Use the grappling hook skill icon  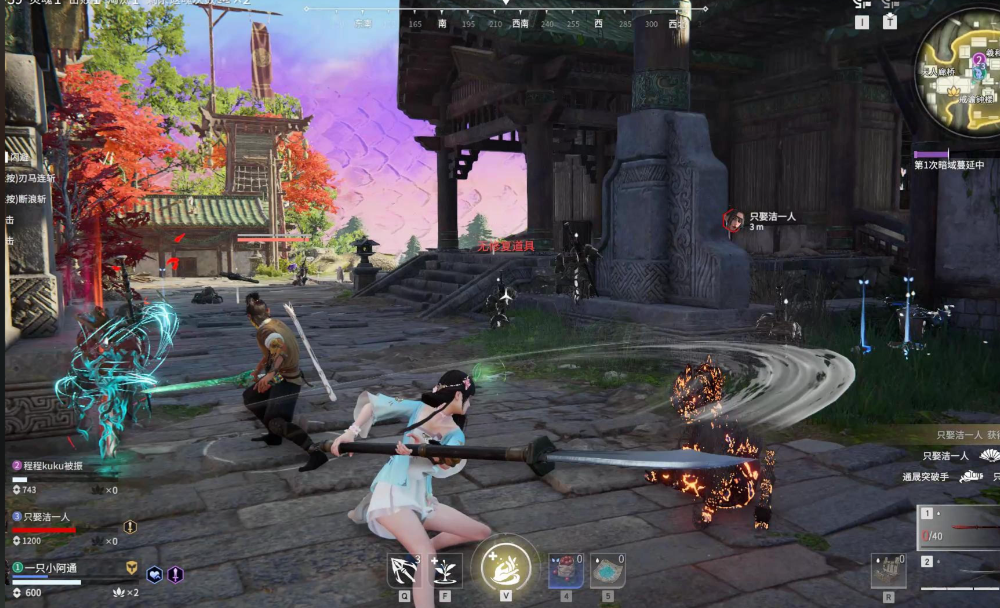point(405,570)
